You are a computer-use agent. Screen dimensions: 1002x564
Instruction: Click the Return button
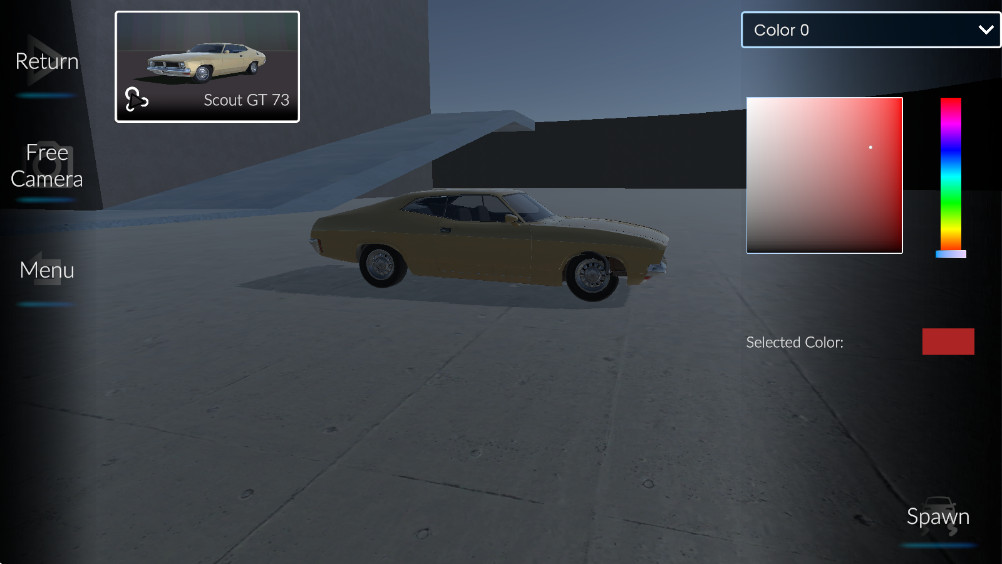(46, 62)
